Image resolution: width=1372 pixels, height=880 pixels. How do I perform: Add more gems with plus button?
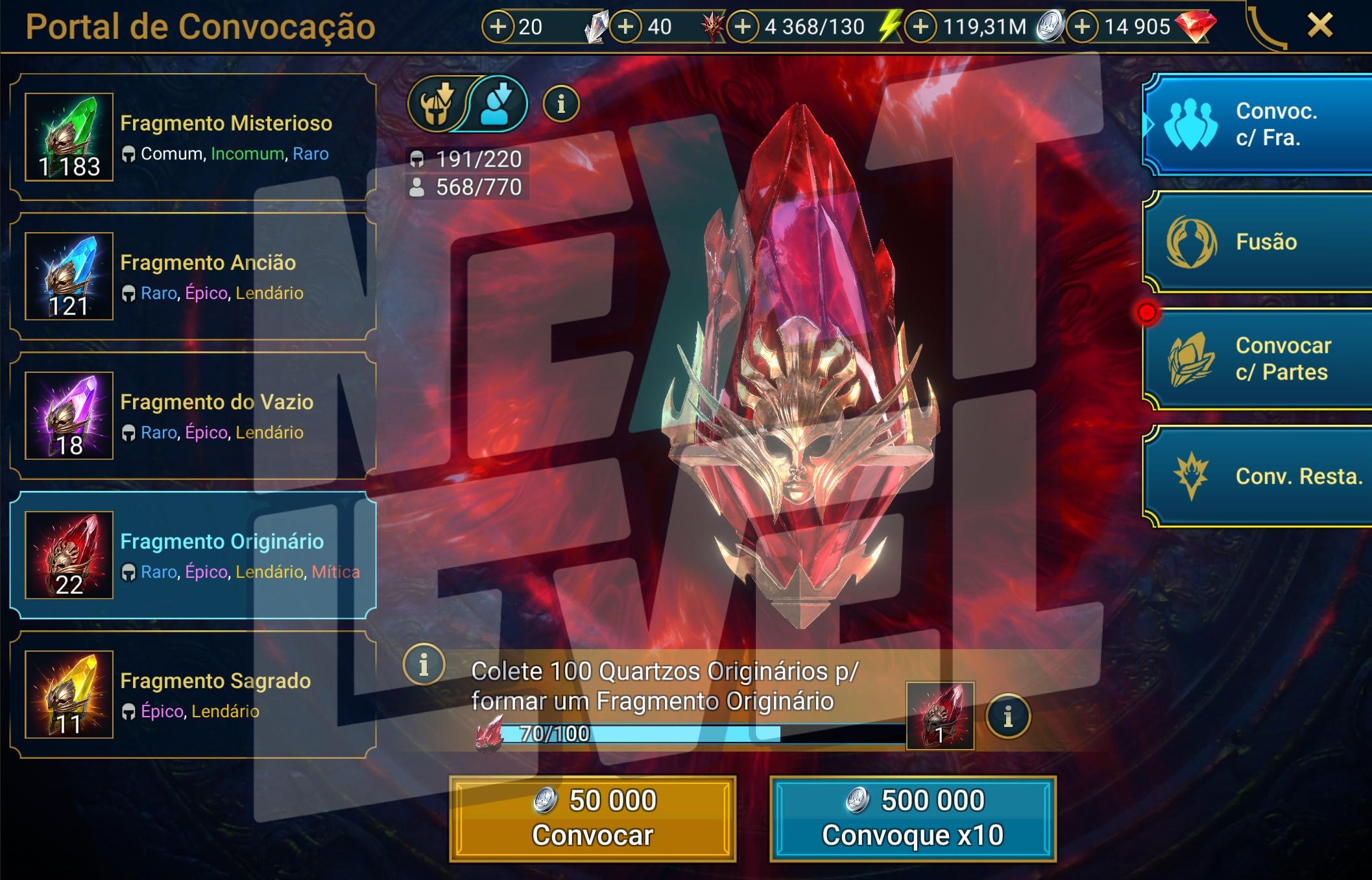[1082, 27]
